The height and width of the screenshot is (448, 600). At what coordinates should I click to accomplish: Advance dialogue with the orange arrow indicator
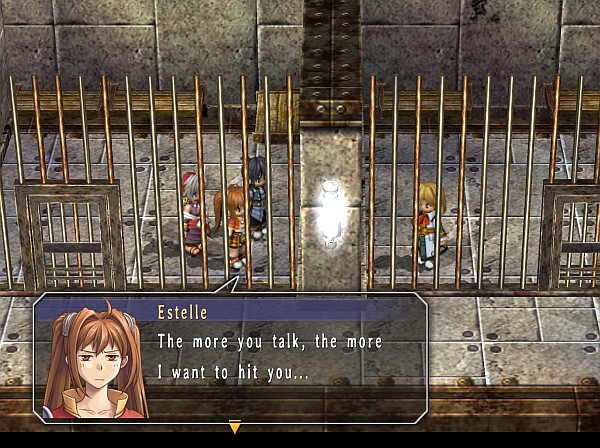point(235,428)
